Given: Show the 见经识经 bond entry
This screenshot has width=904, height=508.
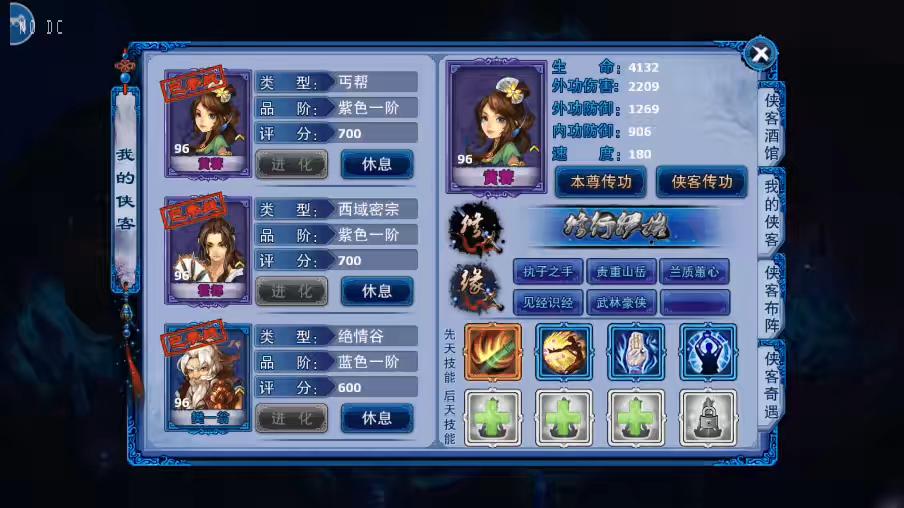Looking at the screenshot, I should (x=547, y=302).
